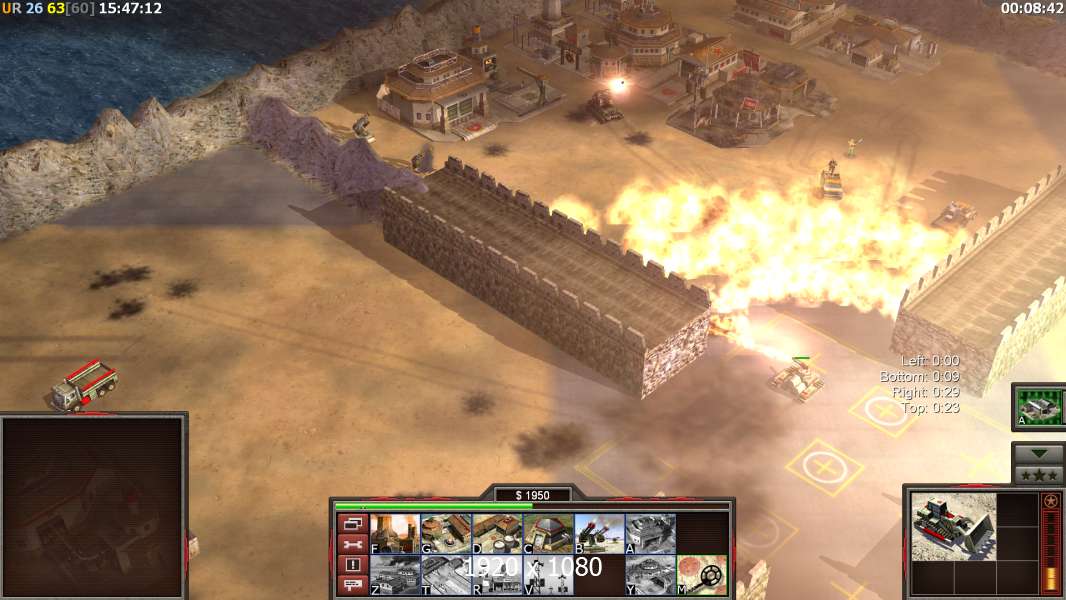Viewport: 1066px width, 600px height.
Task: Pick the grayed Speaker Tower icon labeled V
Action: coord(548,575)
